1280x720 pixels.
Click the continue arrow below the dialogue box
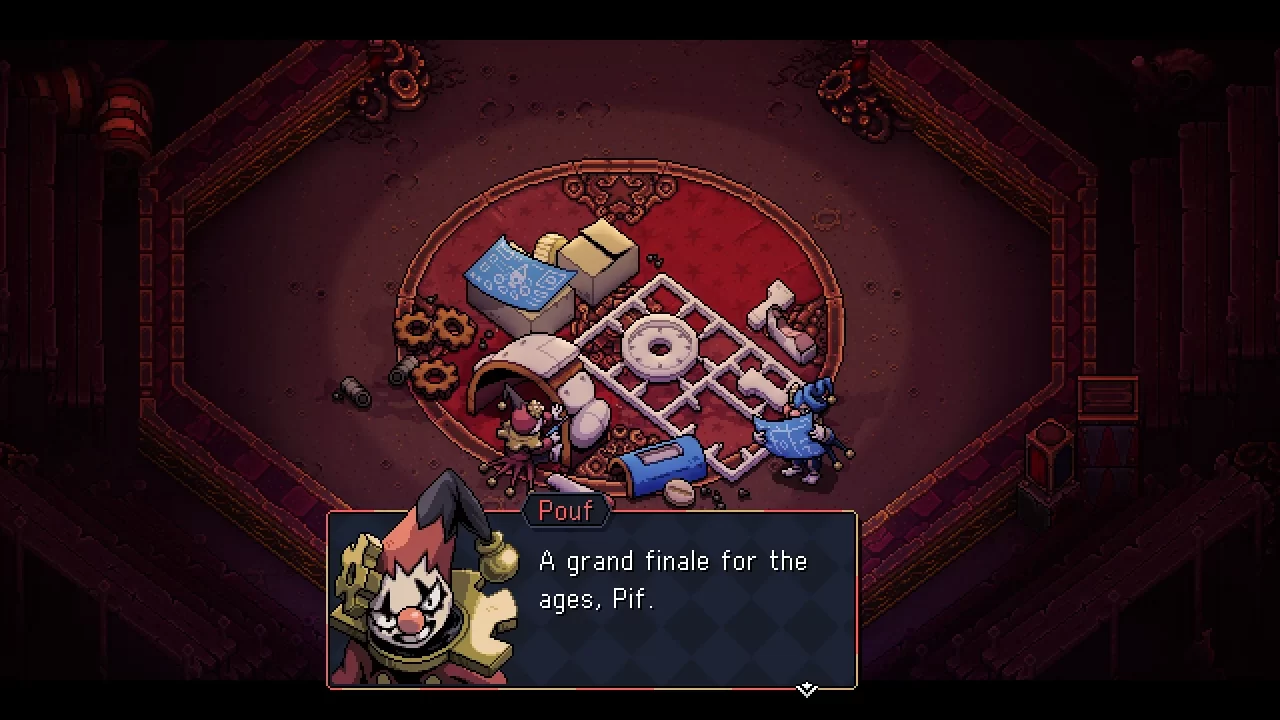pyautogui.click(x=805, y=688)
